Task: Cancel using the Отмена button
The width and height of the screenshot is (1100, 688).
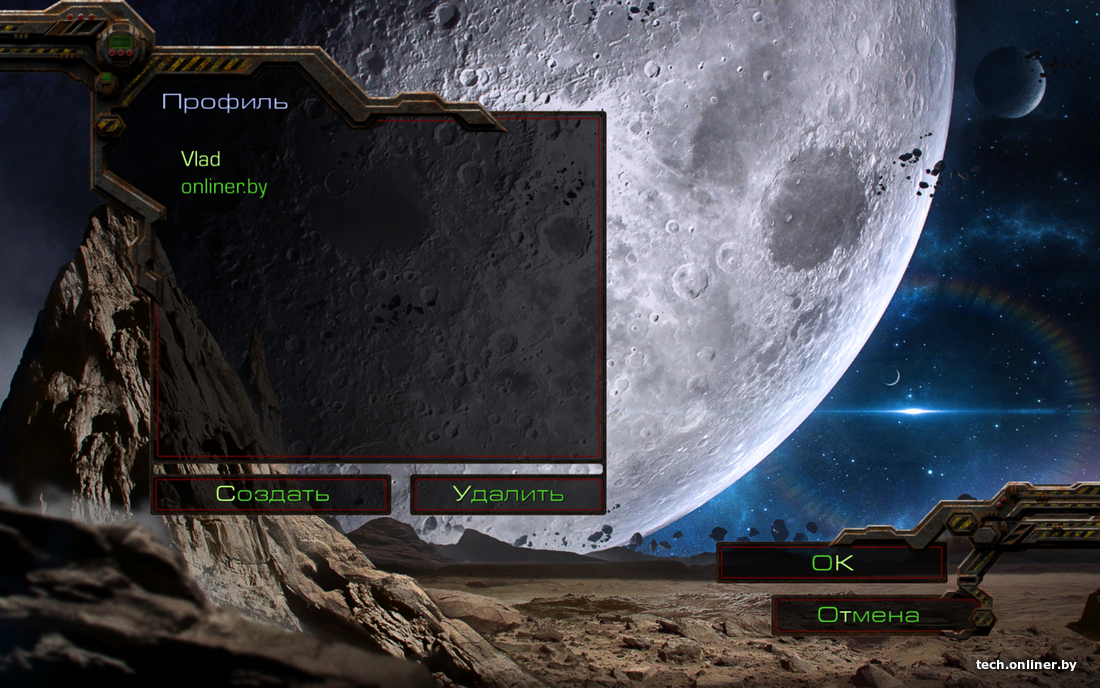Action: point(868,615)
